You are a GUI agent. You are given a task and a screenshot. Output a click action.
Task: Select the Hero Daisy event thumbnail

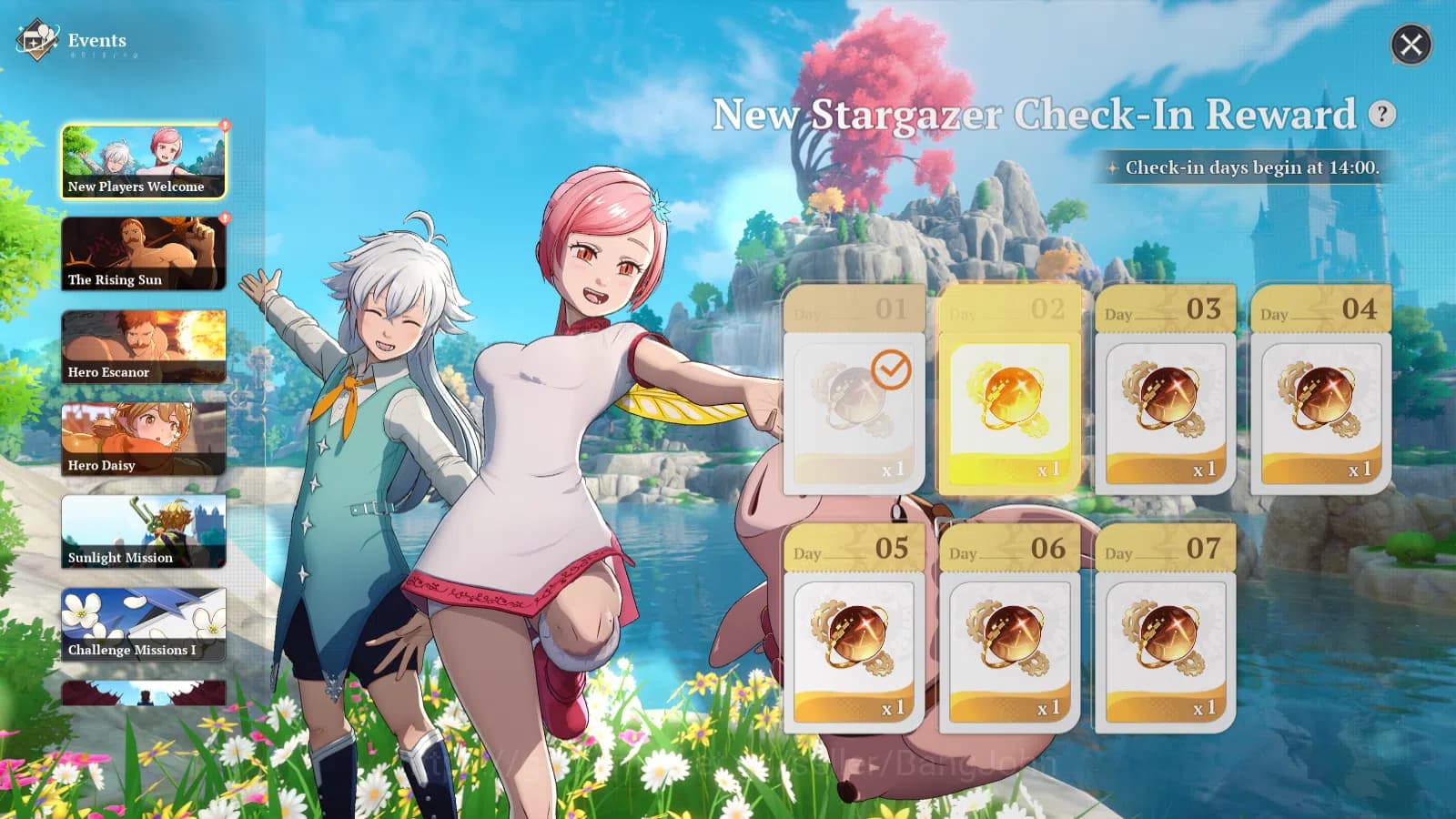pos(142,437)
